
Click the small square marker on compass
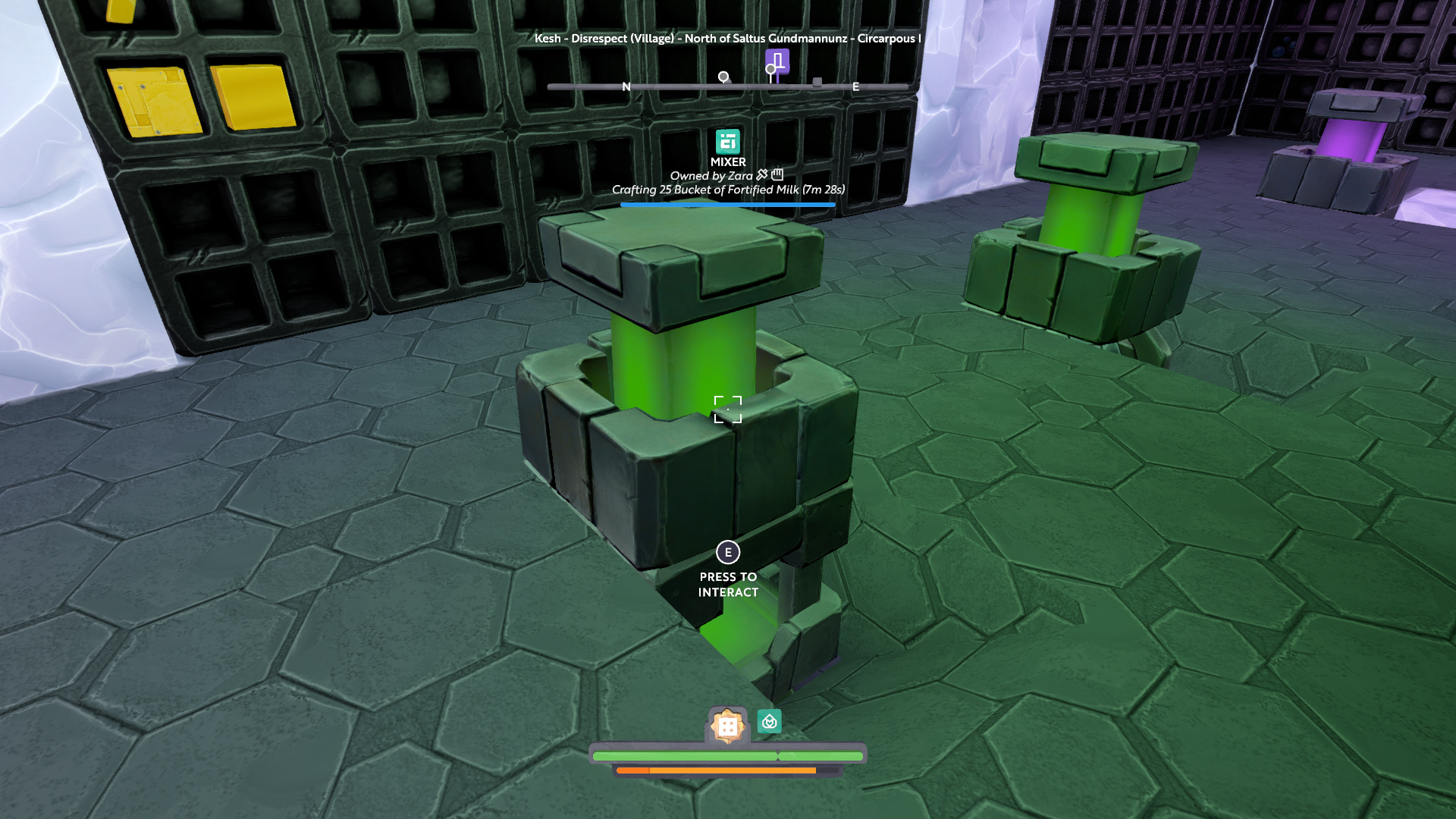[x=817, y=82]
